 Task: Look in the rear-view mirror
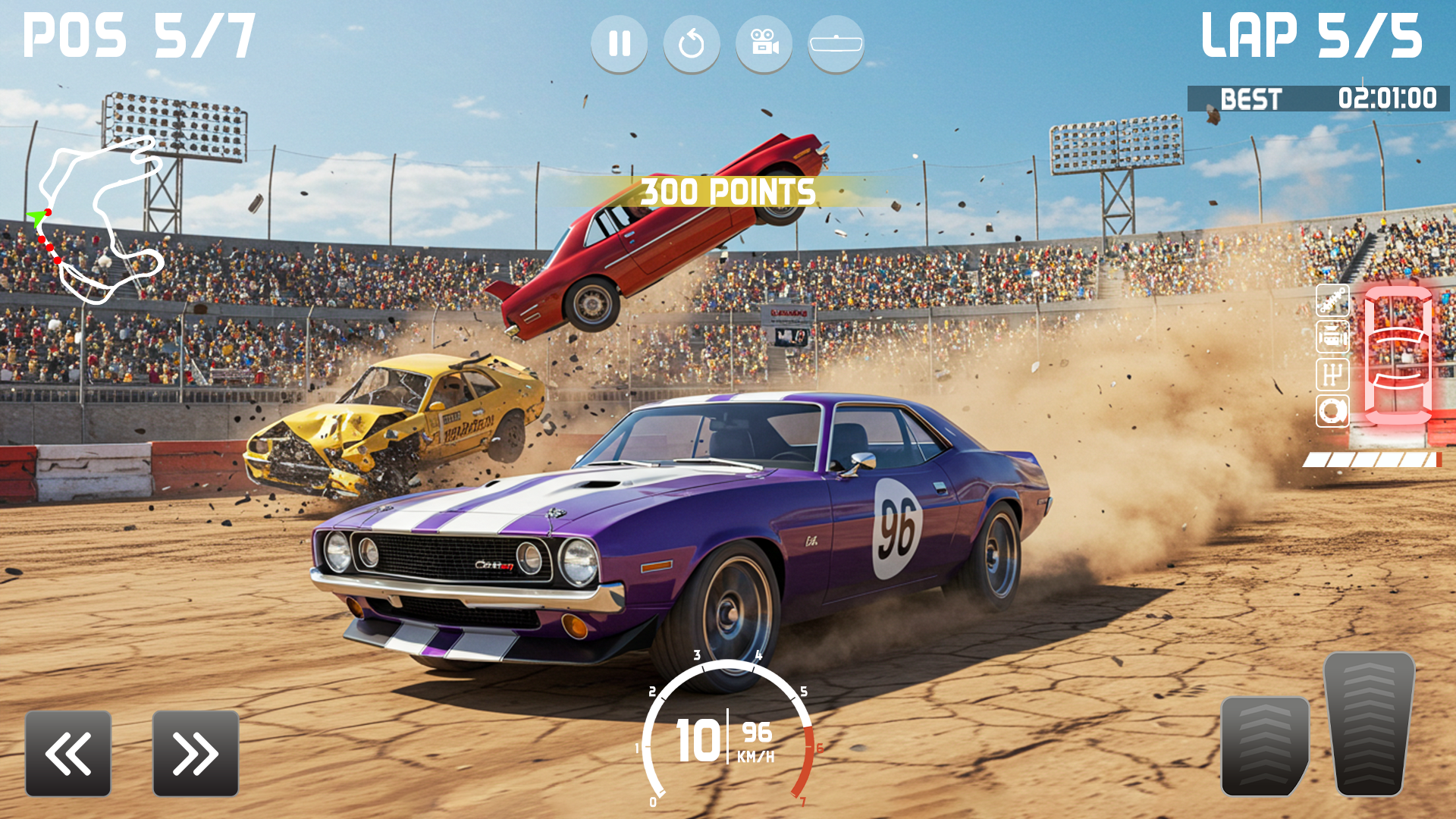[x=836, y=43]
